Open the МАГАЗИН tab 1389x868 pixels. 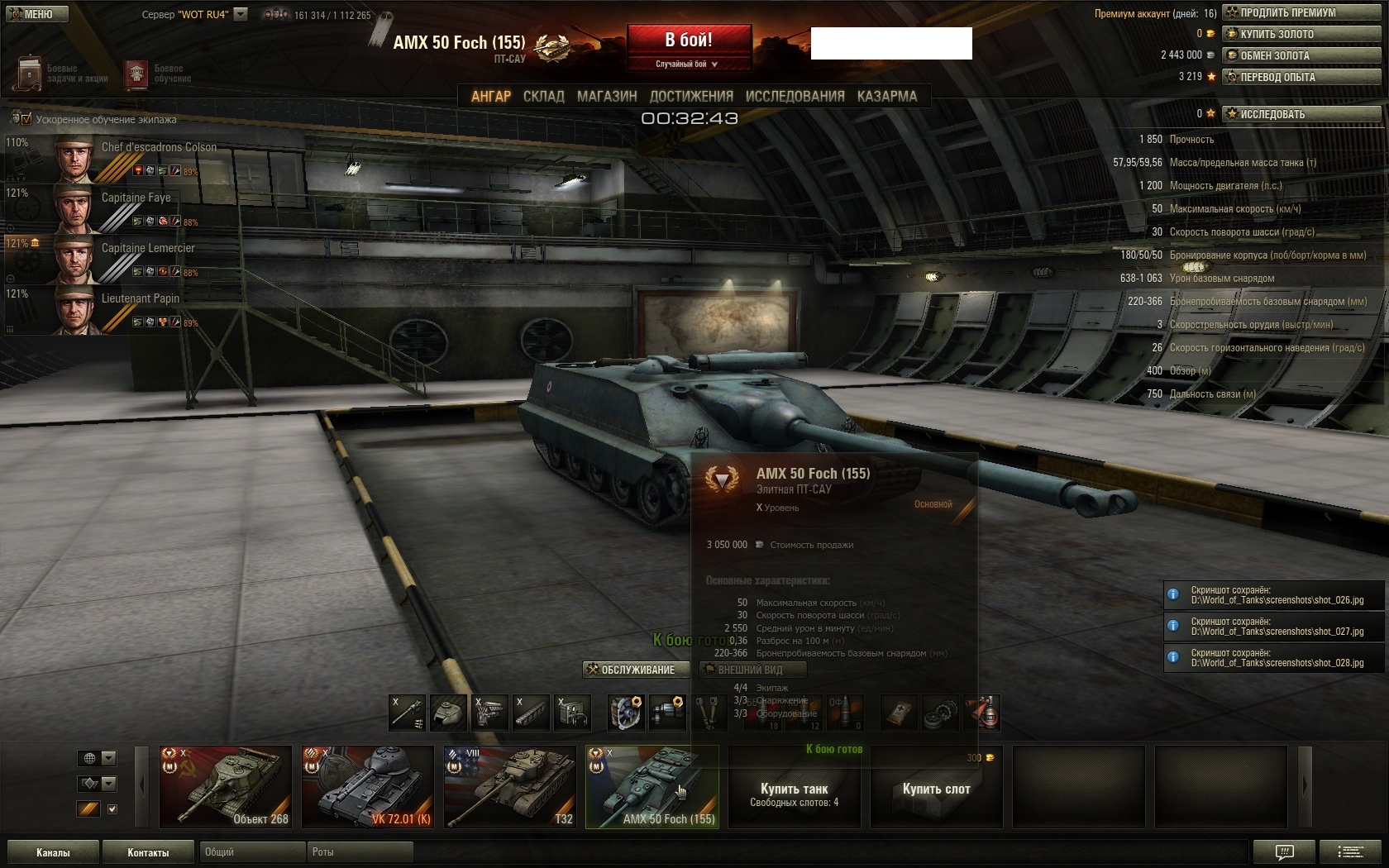point(607,97)
